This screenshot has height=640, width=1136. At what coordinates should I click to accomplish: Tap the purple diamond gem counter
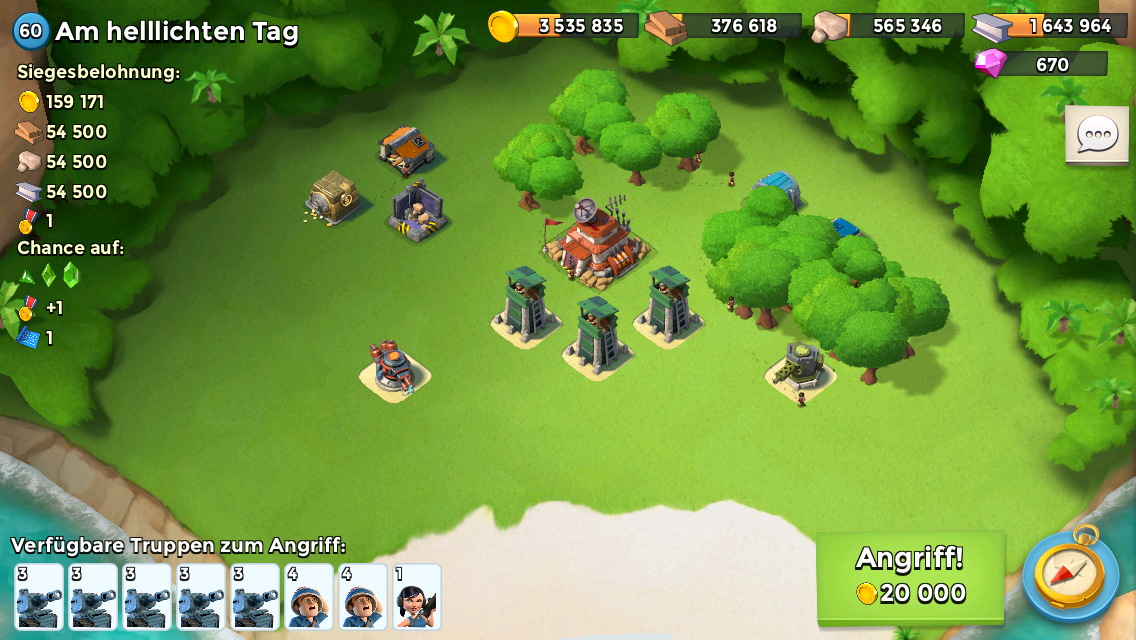point(1041,64)
